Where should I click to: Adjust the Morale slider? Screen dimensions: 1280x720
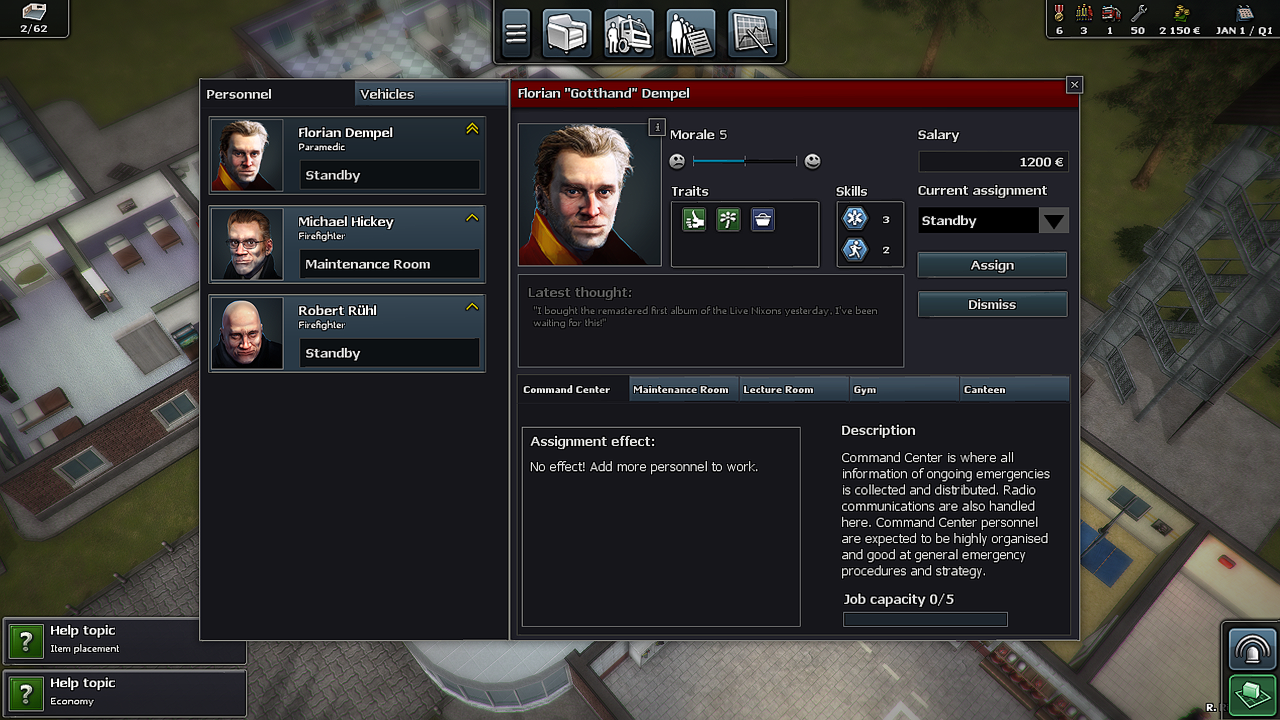(x=744, y=160)
